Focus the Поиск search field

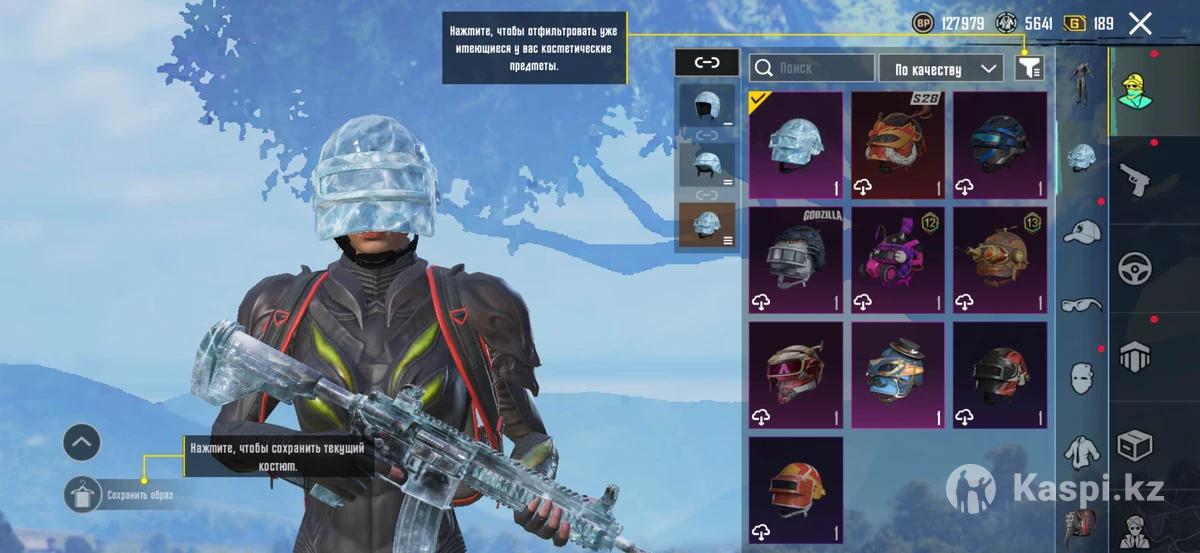(812, 68)
